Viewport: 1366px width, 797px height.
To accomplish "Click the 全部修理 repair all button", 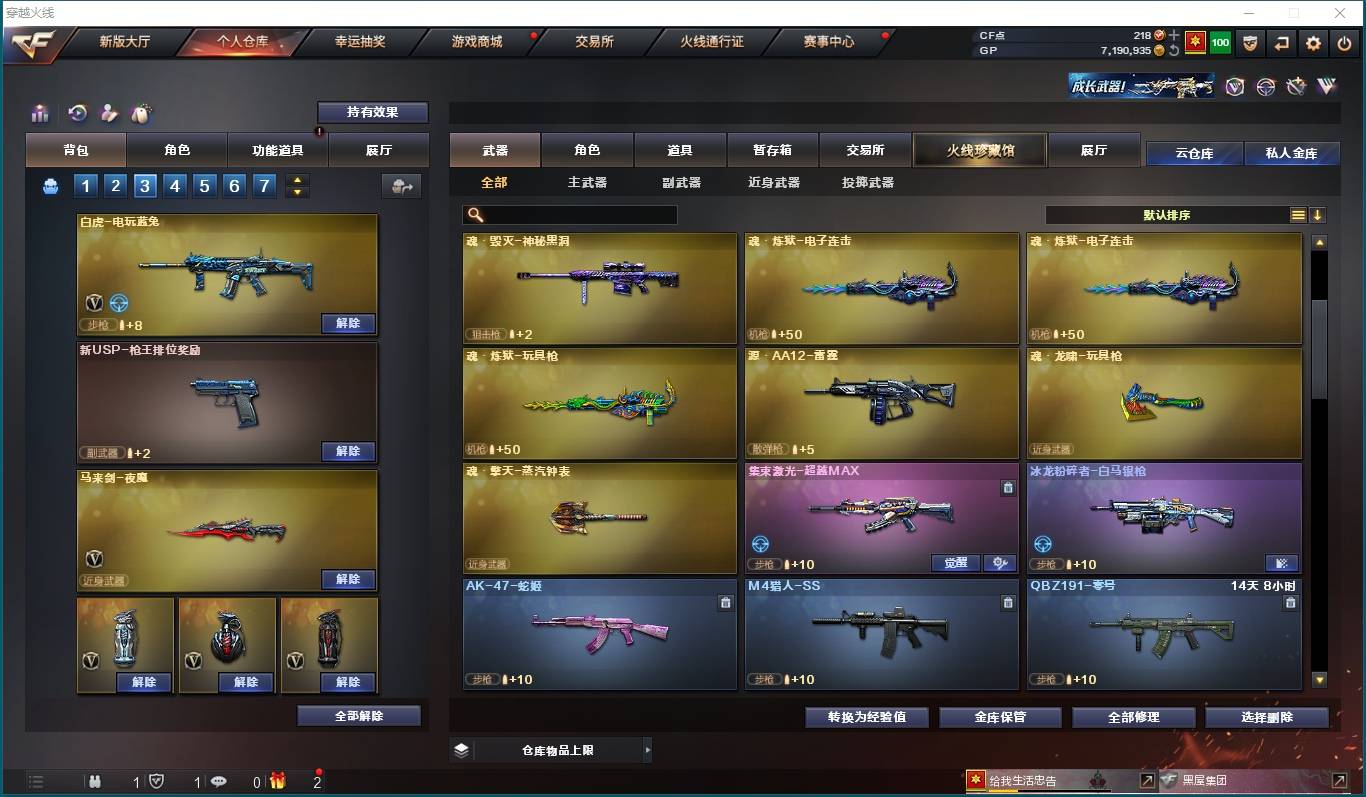I will click(x=1133, y=717).
